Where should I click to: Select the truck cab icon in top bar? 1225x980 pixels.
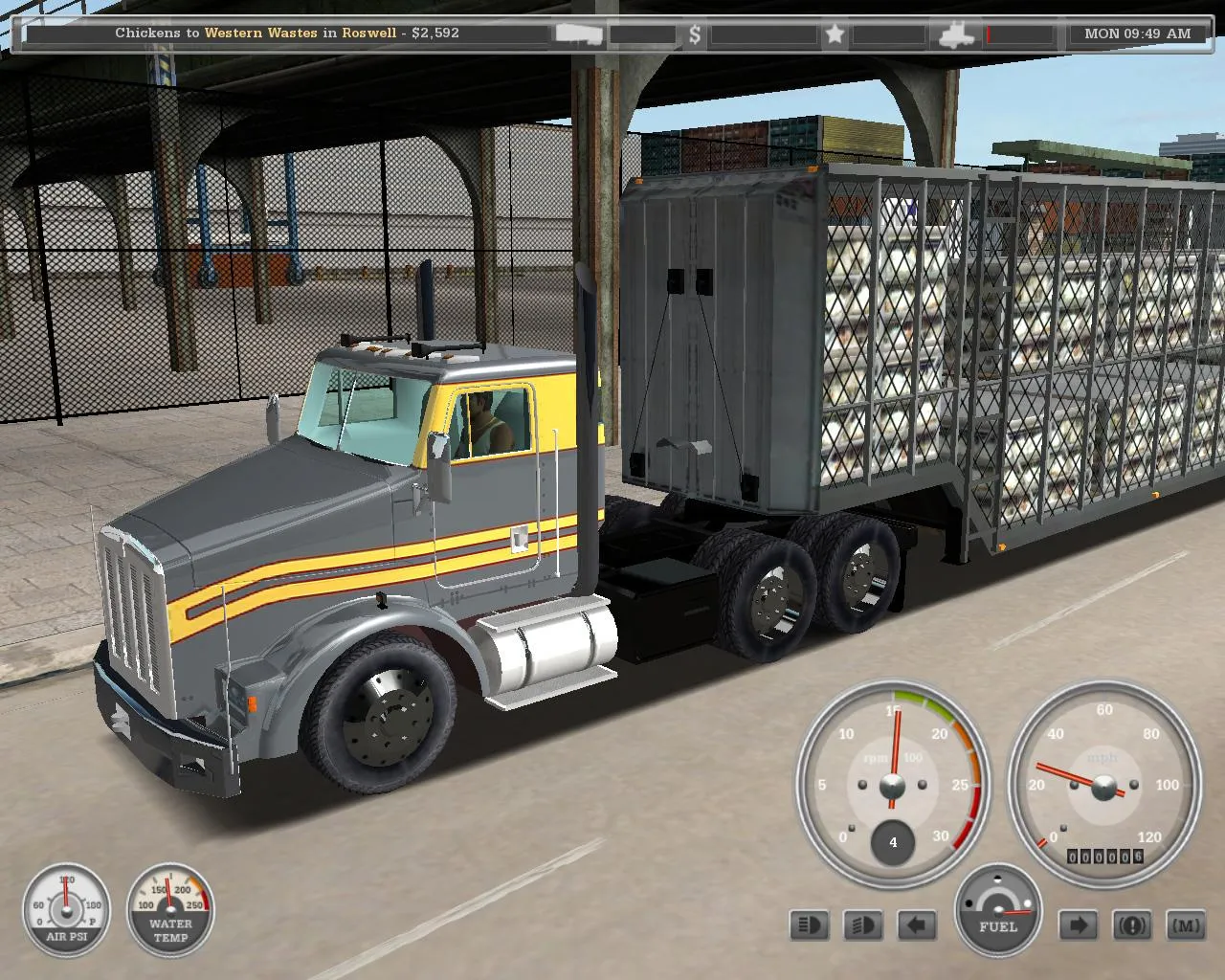point(956,35)
